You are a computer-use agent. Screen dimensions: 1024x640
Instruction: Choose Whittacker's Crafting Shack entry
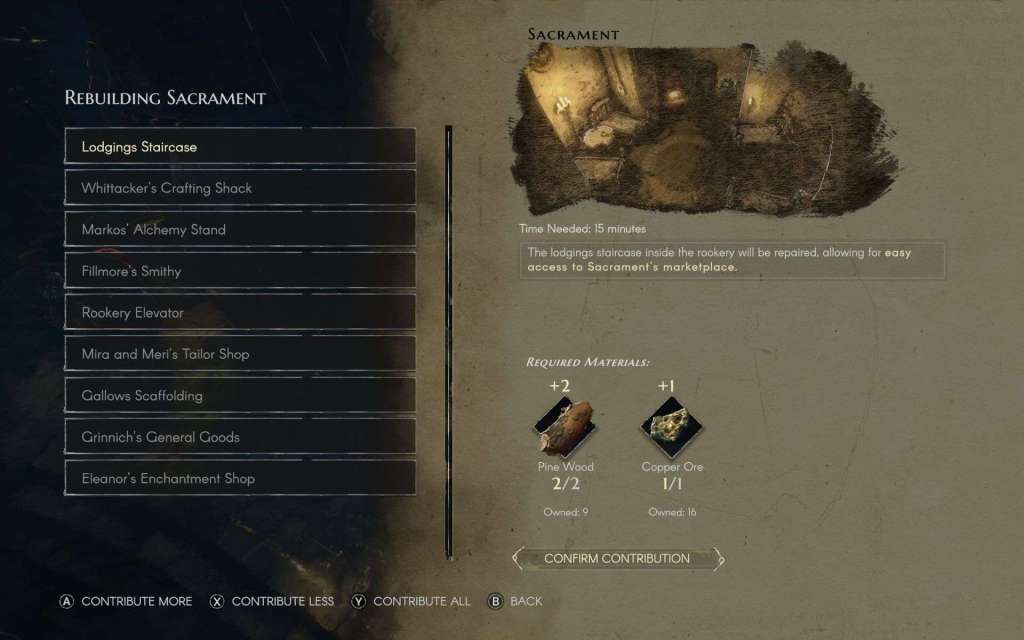(x=240, y=188)
